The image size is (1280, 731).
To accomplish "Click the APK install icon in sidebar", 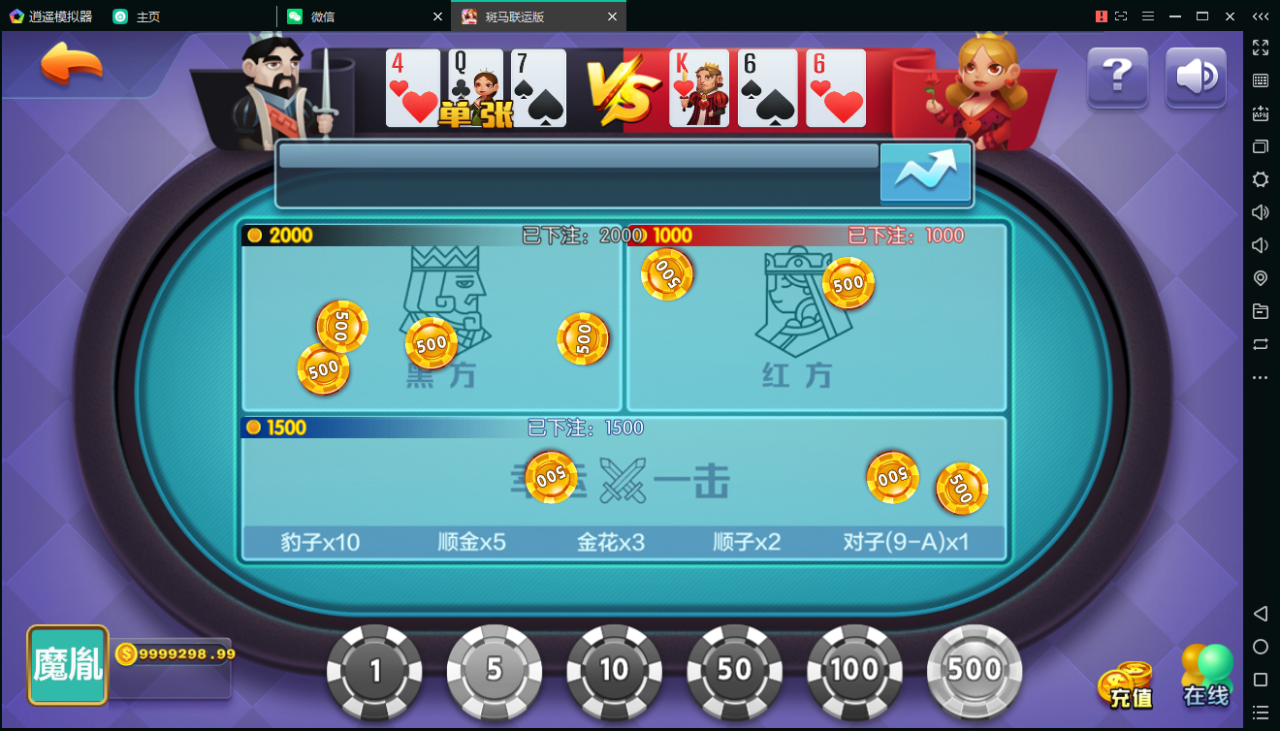I will point(1260,112).
